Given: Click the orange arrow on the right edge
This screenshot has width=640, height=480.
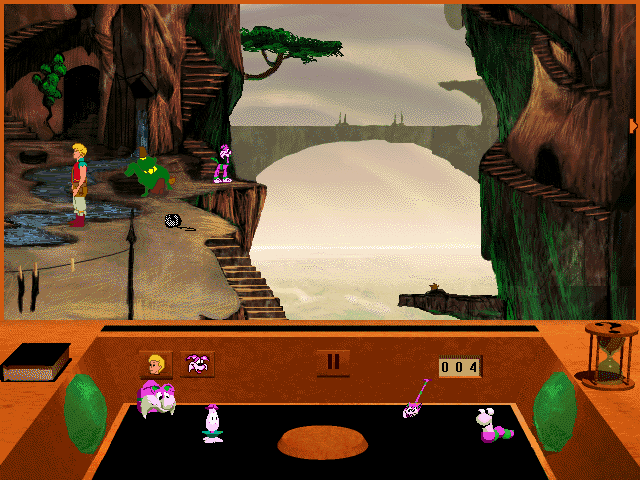Looking at the screenshot, I should pyautogui.click(x=633, y=125).
